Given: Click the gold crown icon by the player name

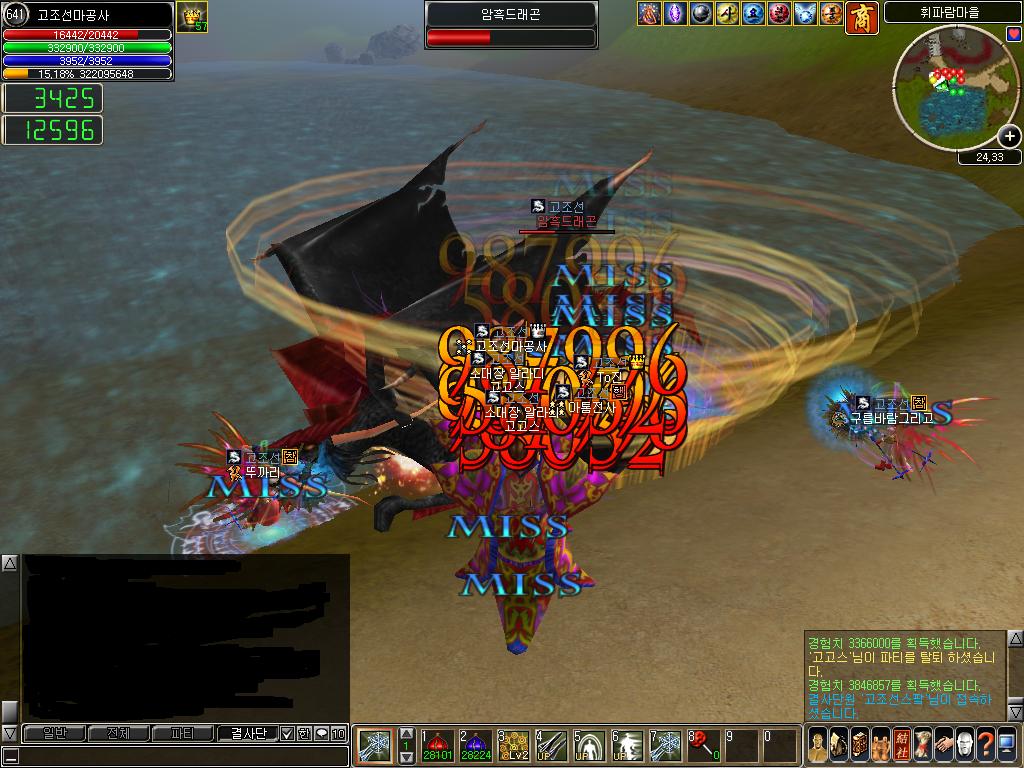Looking at the screenshot, I should (192, 15).
